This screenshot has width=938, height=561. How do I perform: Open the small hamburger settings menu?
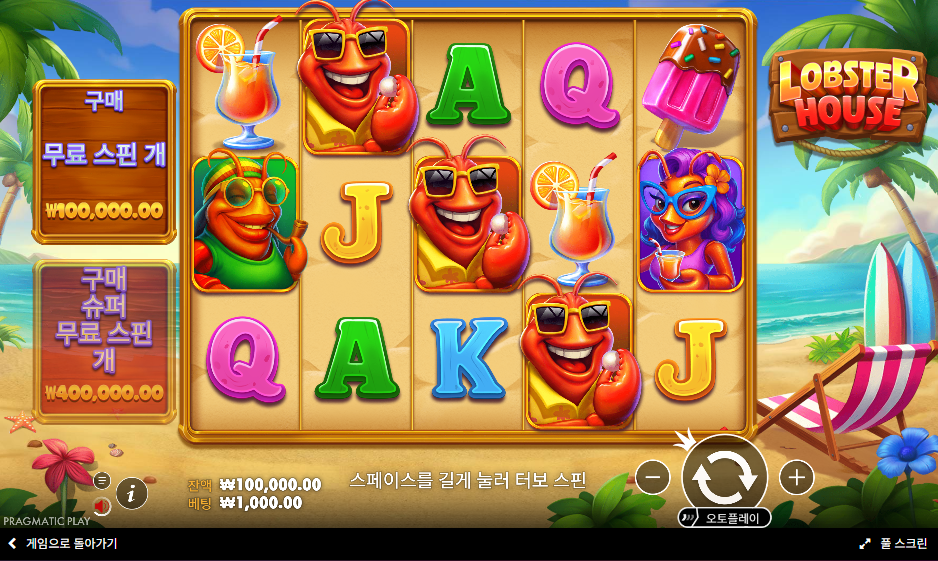(x=101, y=480)
